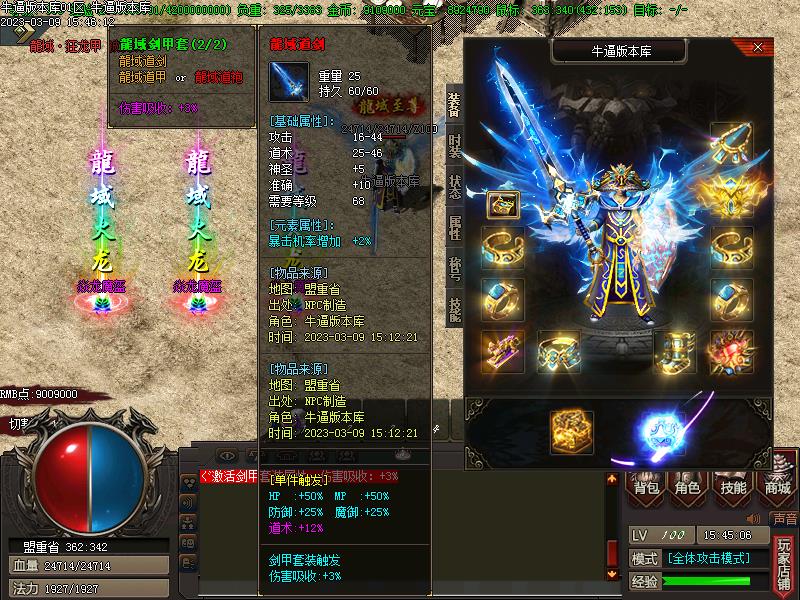Open the 技能 (skills) button in bottom bar
The image size is (800, 600).
point(733,487)
